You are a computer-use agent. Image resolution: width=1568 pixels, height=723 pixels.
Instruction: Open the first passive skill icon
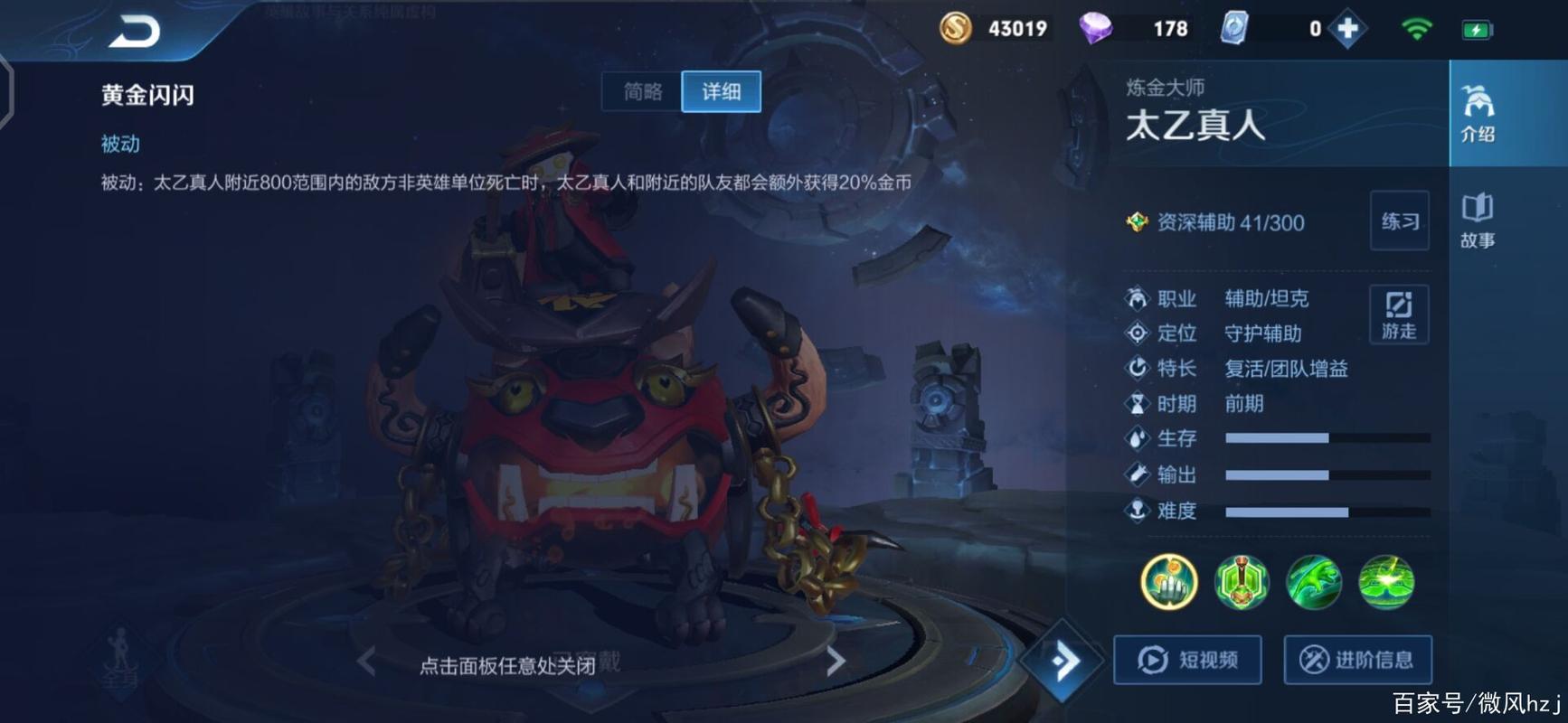tap(1167, 583)
